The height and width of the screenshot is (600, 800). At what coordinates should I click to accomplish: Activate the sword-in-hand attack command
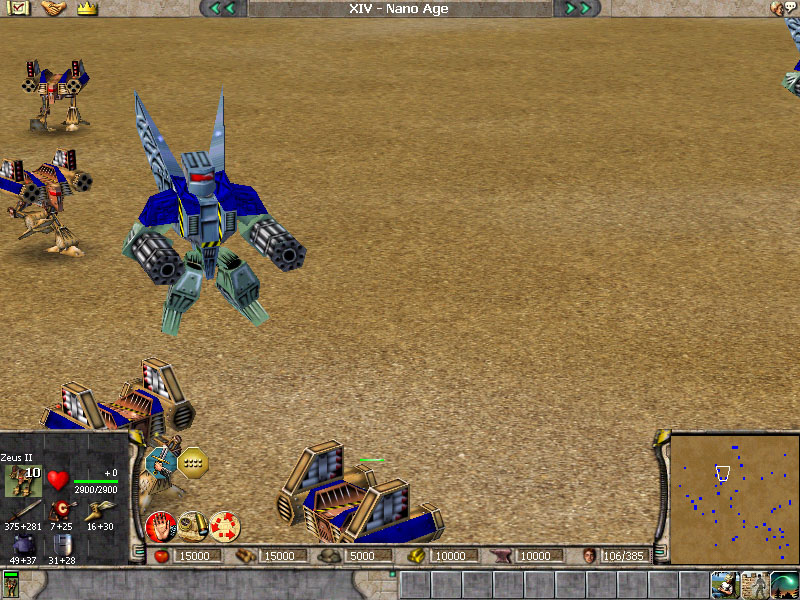pos(161,461)
